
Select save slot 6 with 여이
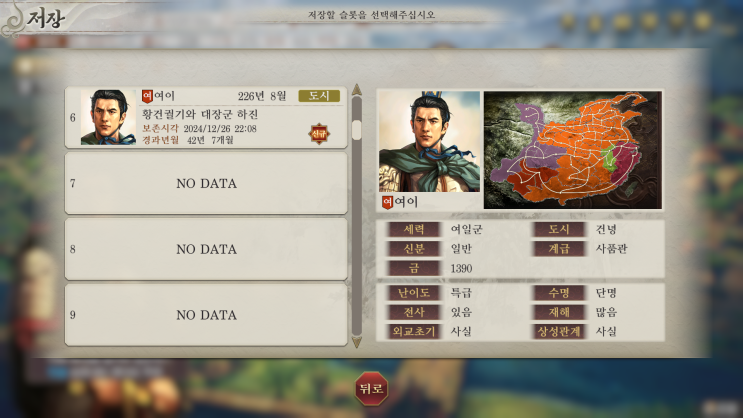pyautogui.click(x=206, y=117)
